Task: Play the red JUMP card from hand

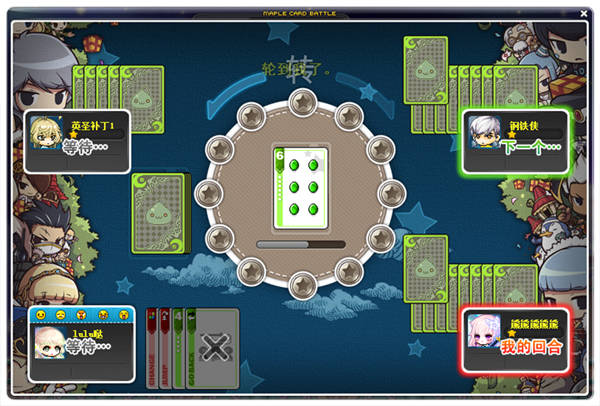Action: coord(165,346)
